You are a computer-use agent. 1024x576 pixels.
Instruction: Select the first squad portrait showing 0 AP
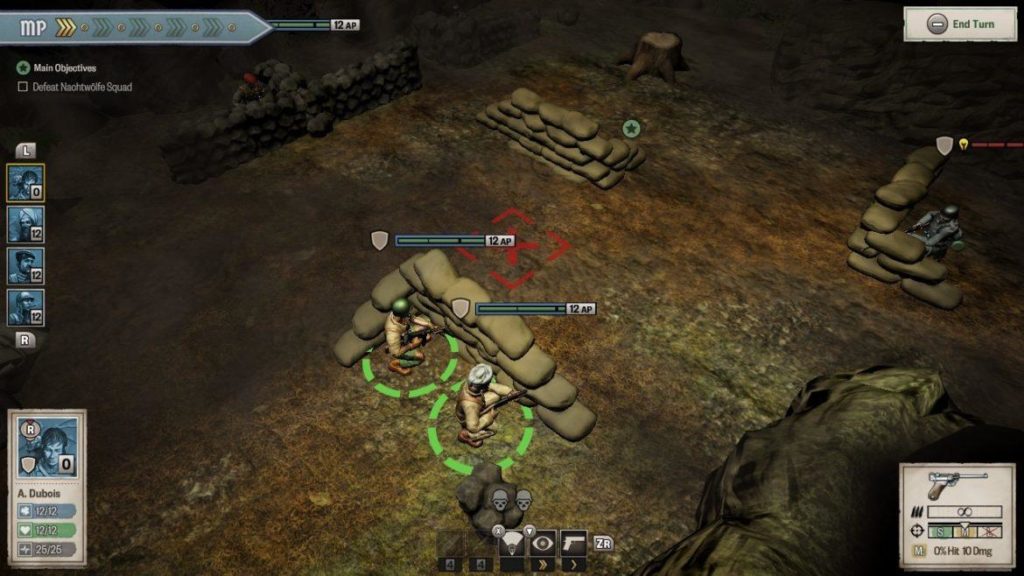[26, 183]
